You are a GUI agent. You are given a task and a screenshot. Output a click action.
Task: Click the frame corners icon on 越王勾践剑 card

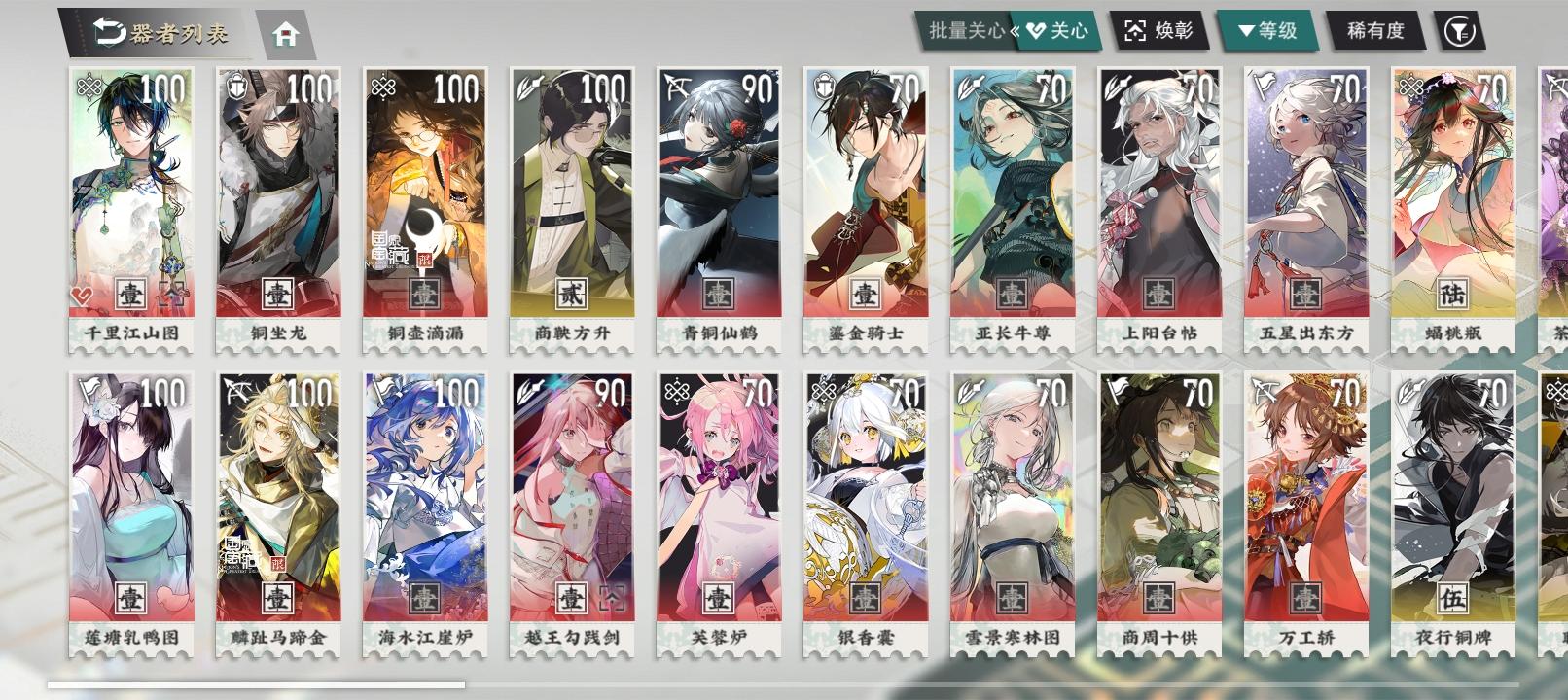[x=613, y=597]
